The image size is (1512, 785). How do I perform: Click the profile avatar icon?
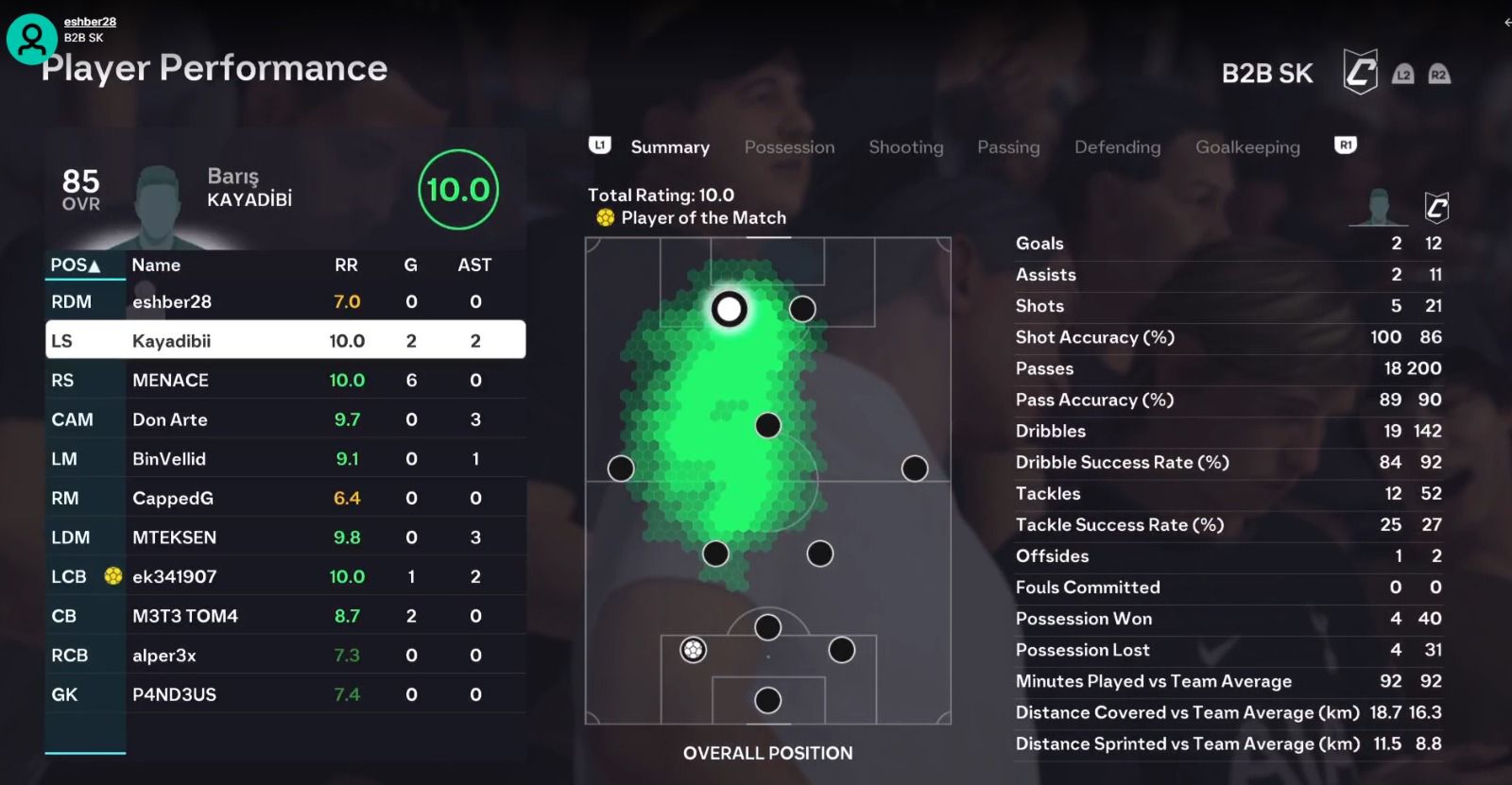[32, 40]
